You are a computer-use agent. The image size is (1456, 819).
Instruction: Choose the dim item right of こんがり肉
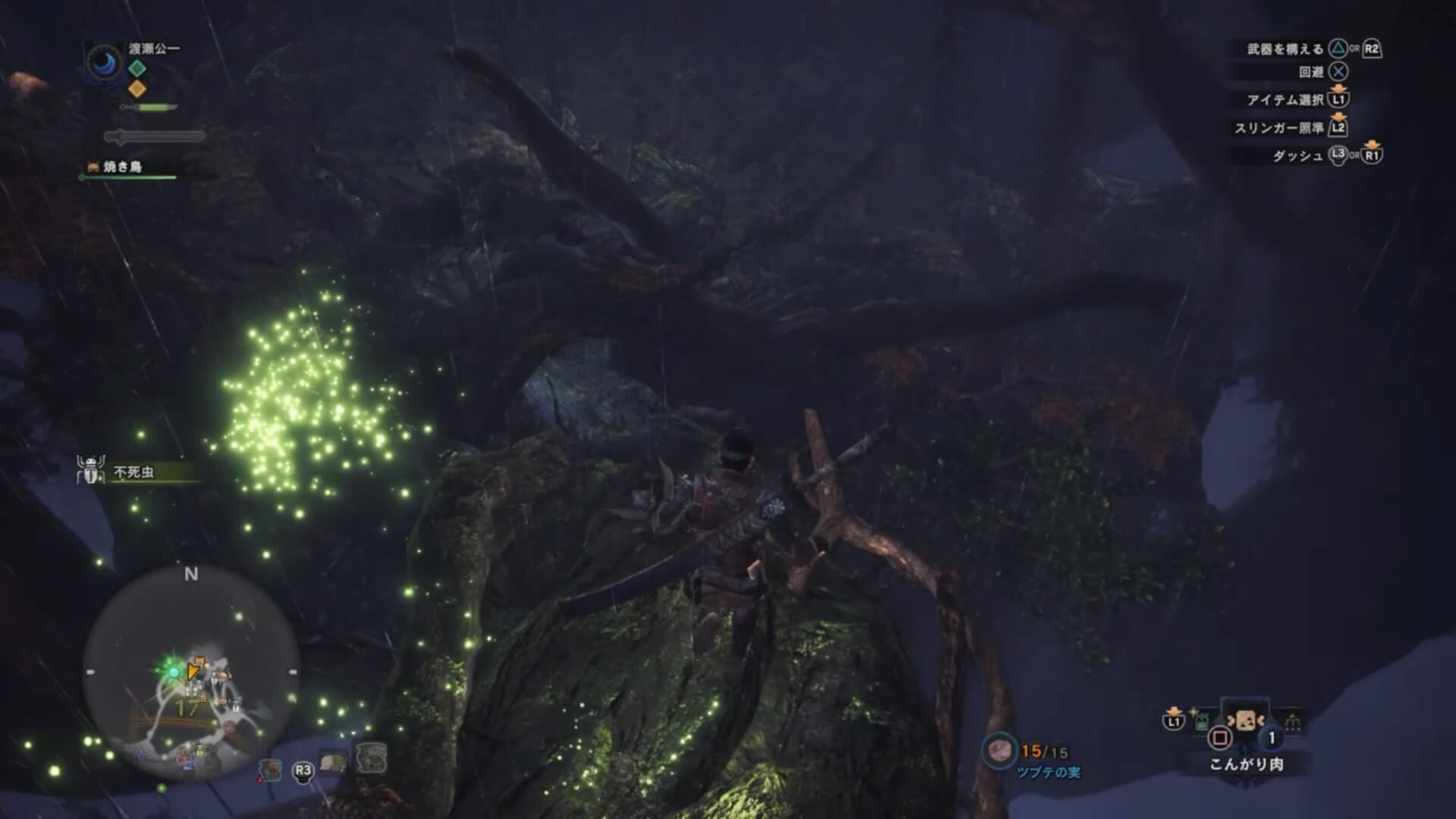pyautogui.click(x=1293, y=721)
